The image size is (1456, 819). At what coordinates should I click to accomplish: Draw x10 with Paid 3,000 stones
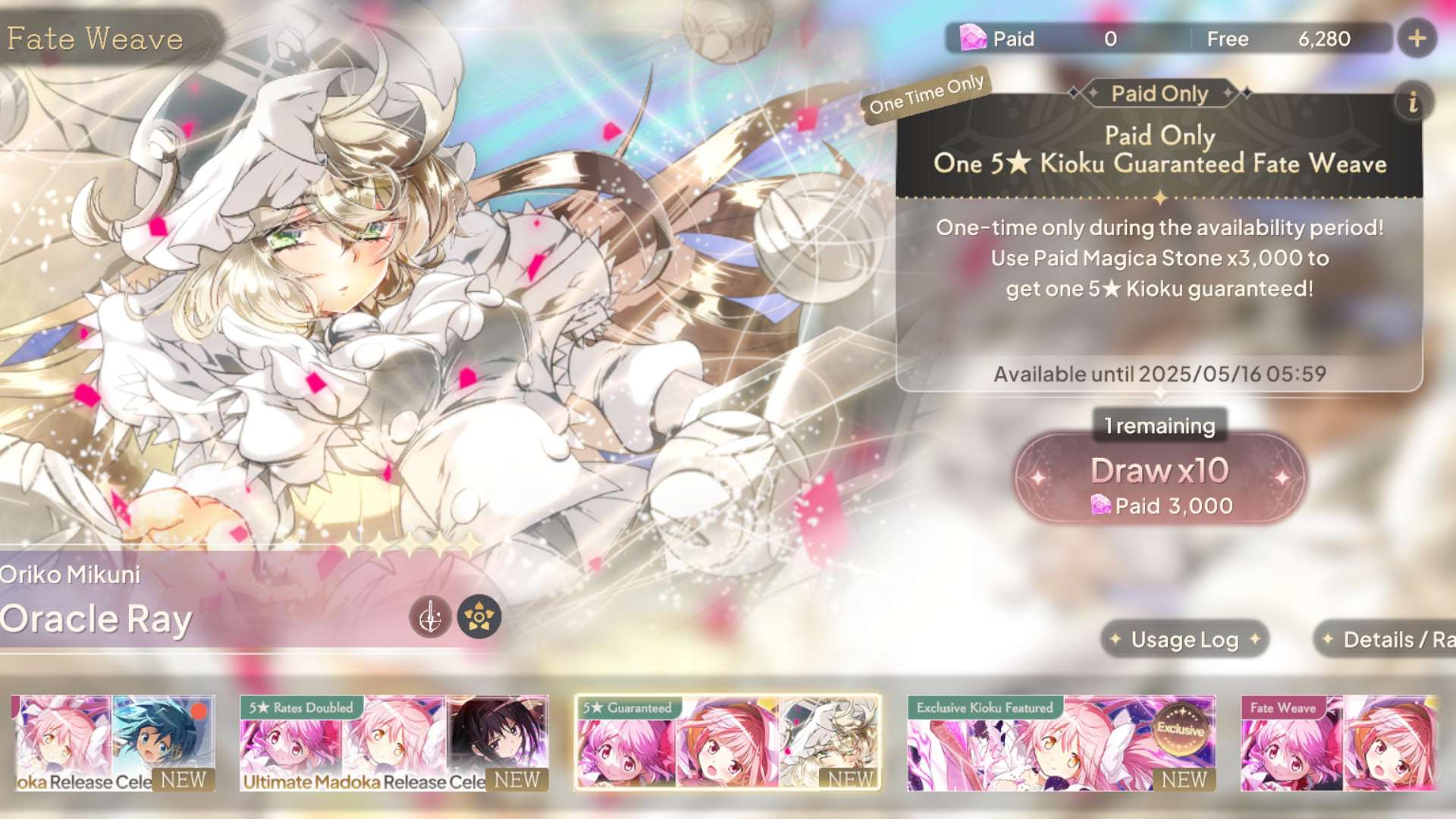click(1160, 479)
